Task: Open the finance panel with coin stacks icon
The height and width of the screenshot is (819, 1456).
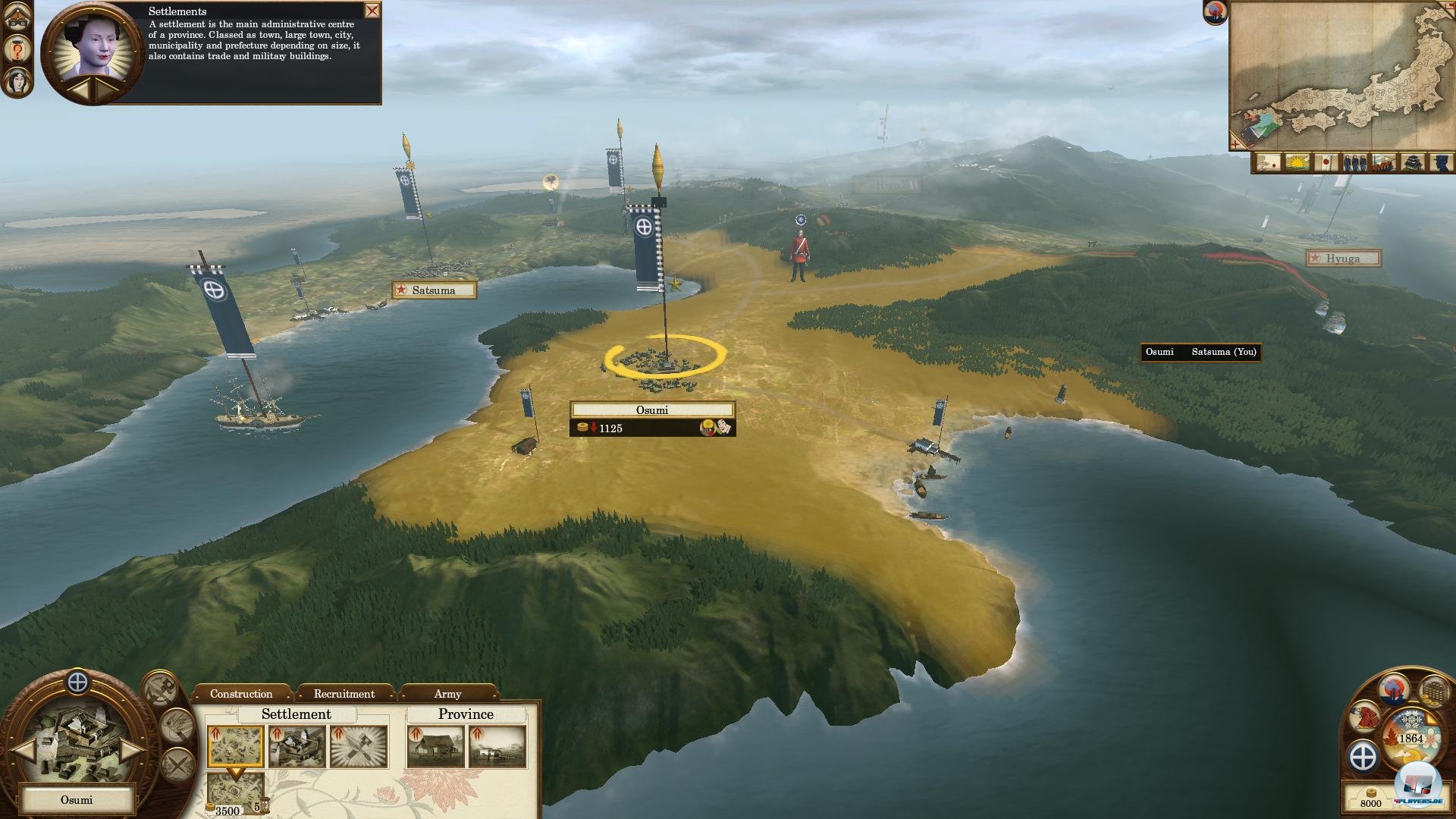Action: tap(1433, 692)
